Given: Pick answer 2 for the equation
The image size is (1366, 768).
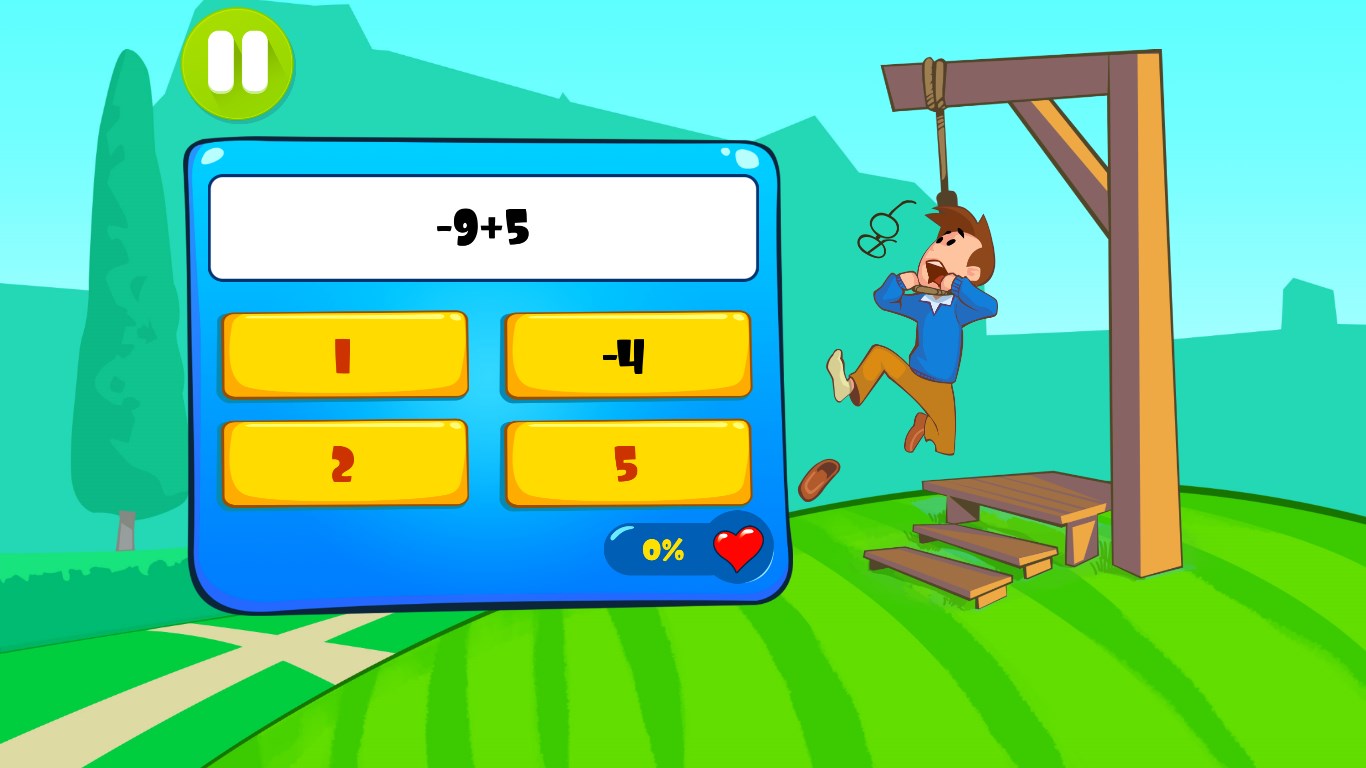Looking at the screenshot, I should (345, 462).
